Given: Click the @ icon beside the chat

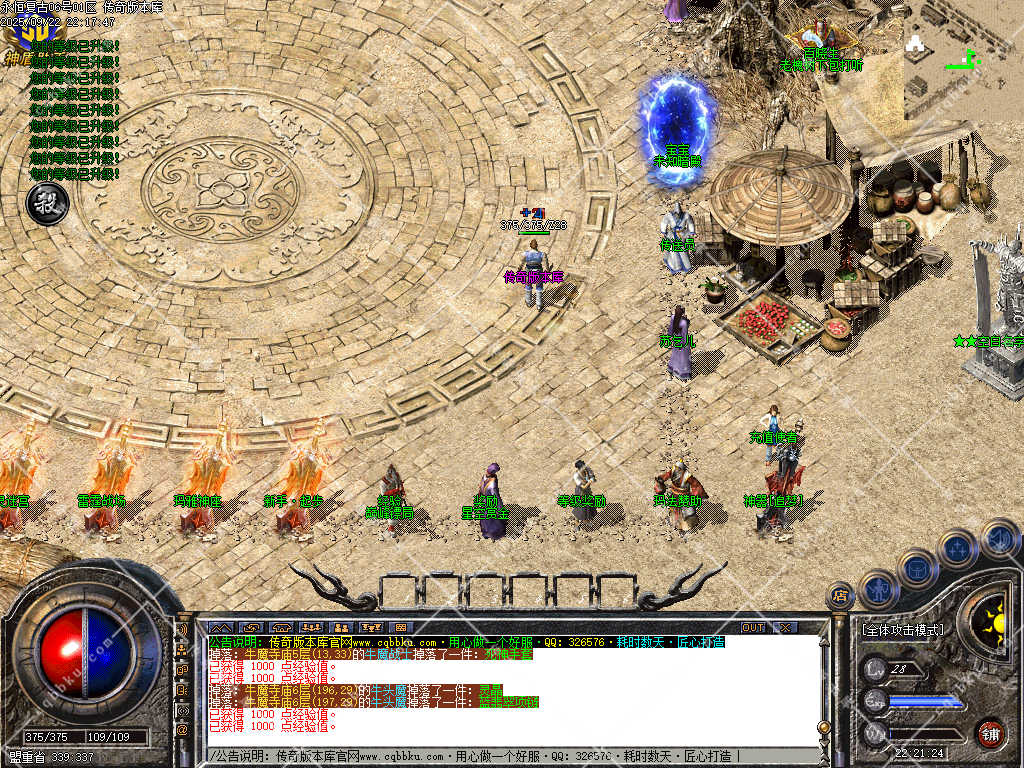Looking at the screenshot, I should [183, 729].
